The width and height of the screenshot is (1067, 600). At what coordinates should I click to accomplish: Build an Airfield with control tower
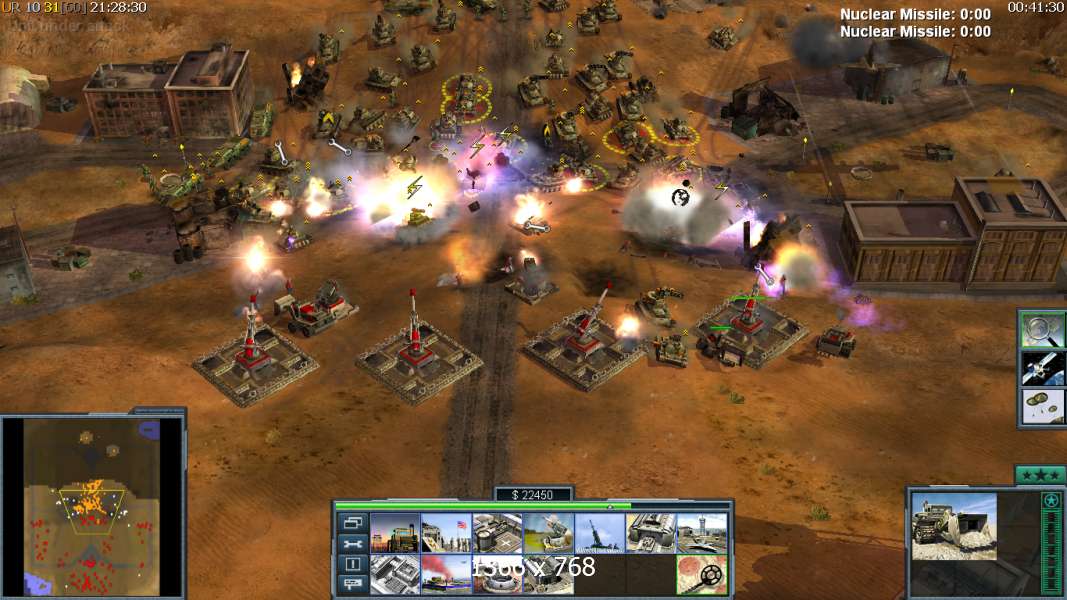click(701, 533)
